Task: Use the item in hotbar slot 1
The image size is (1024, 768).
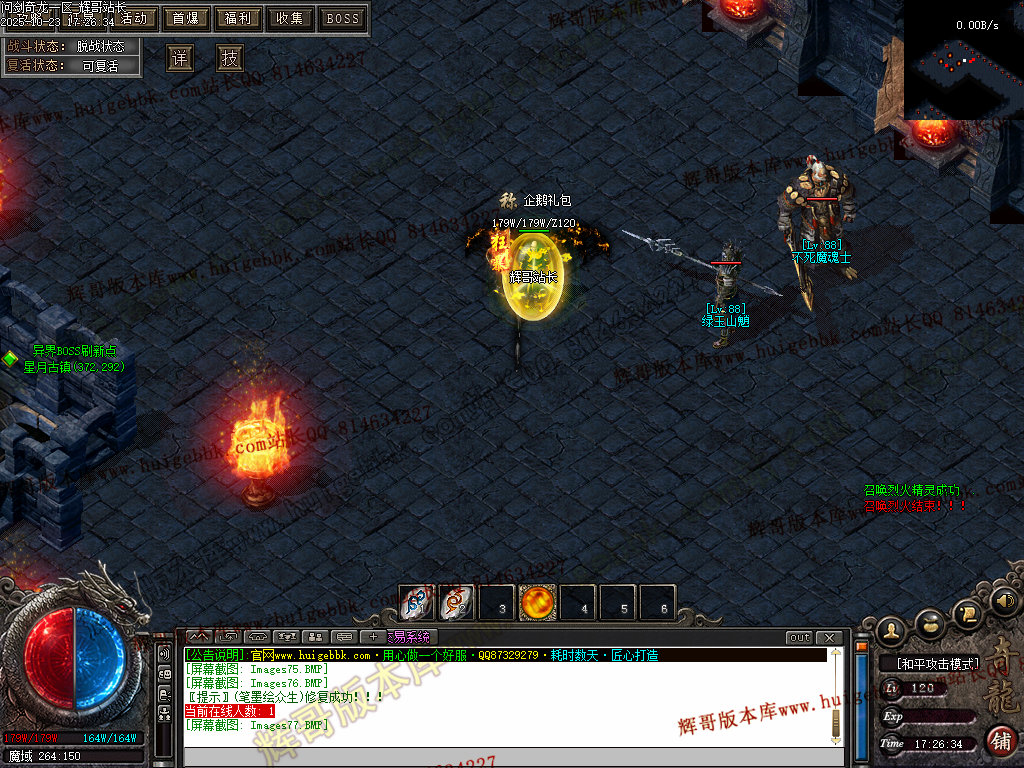Action: (417, 603)
